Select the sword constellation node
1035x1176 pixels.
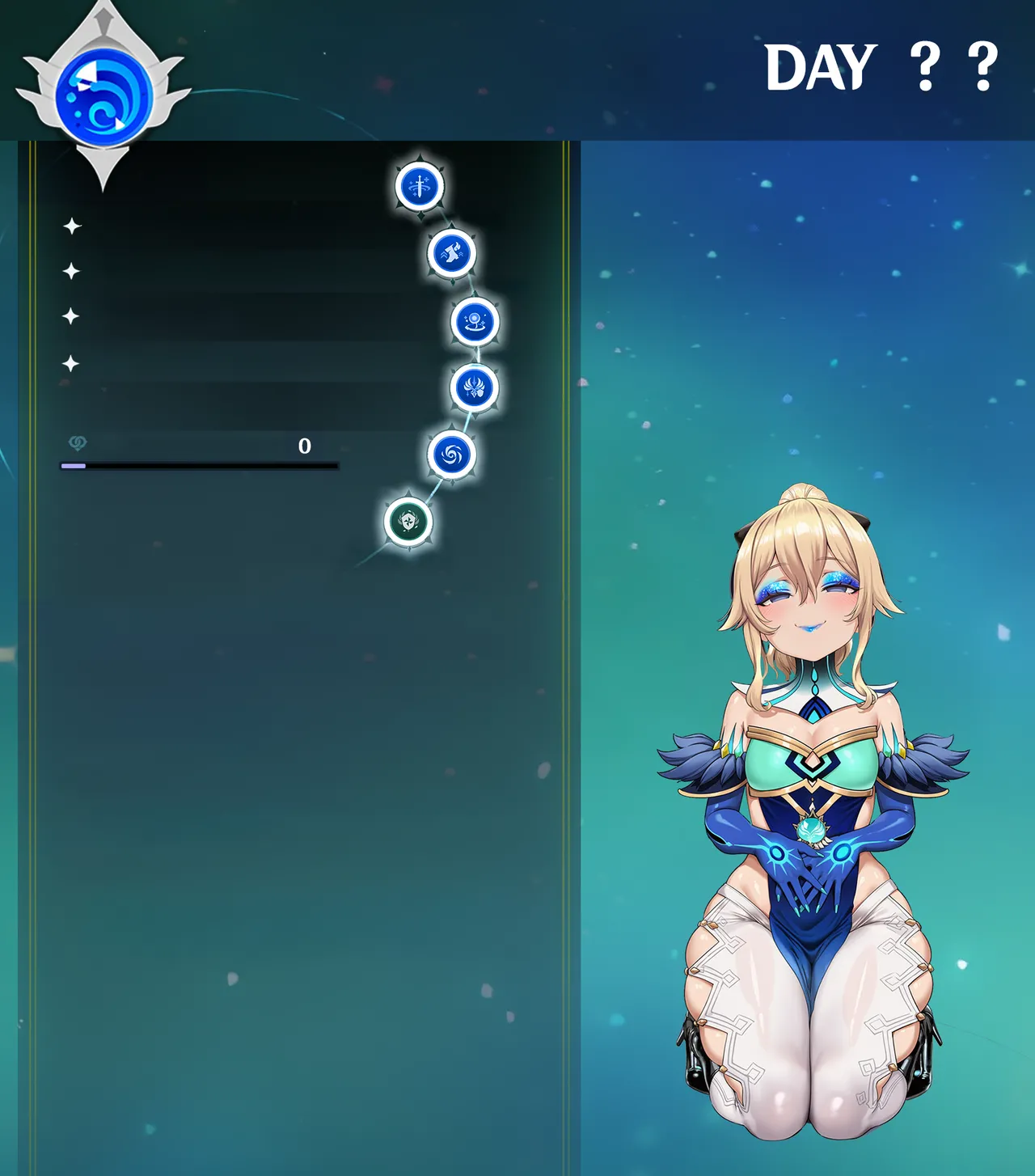click(x=420, y=185)
